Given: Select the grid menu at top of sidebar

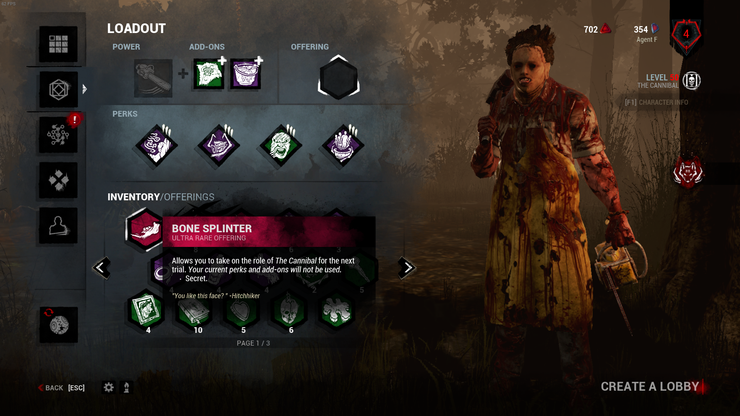Looking at the screenshot, I should click(58, 45).
